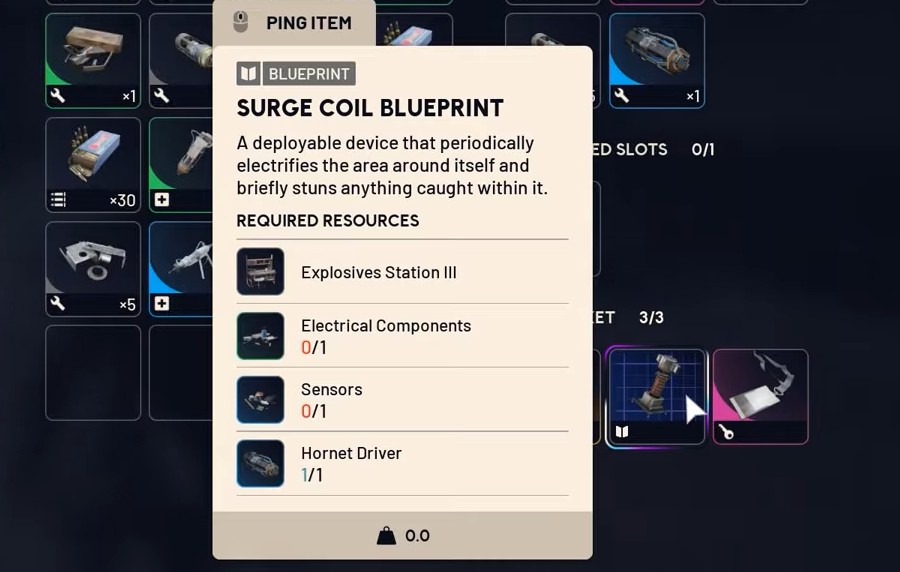The width and height of the screenshot is (900, 572).
Task: Select the Sensors resource row
Action: [402, 400]
